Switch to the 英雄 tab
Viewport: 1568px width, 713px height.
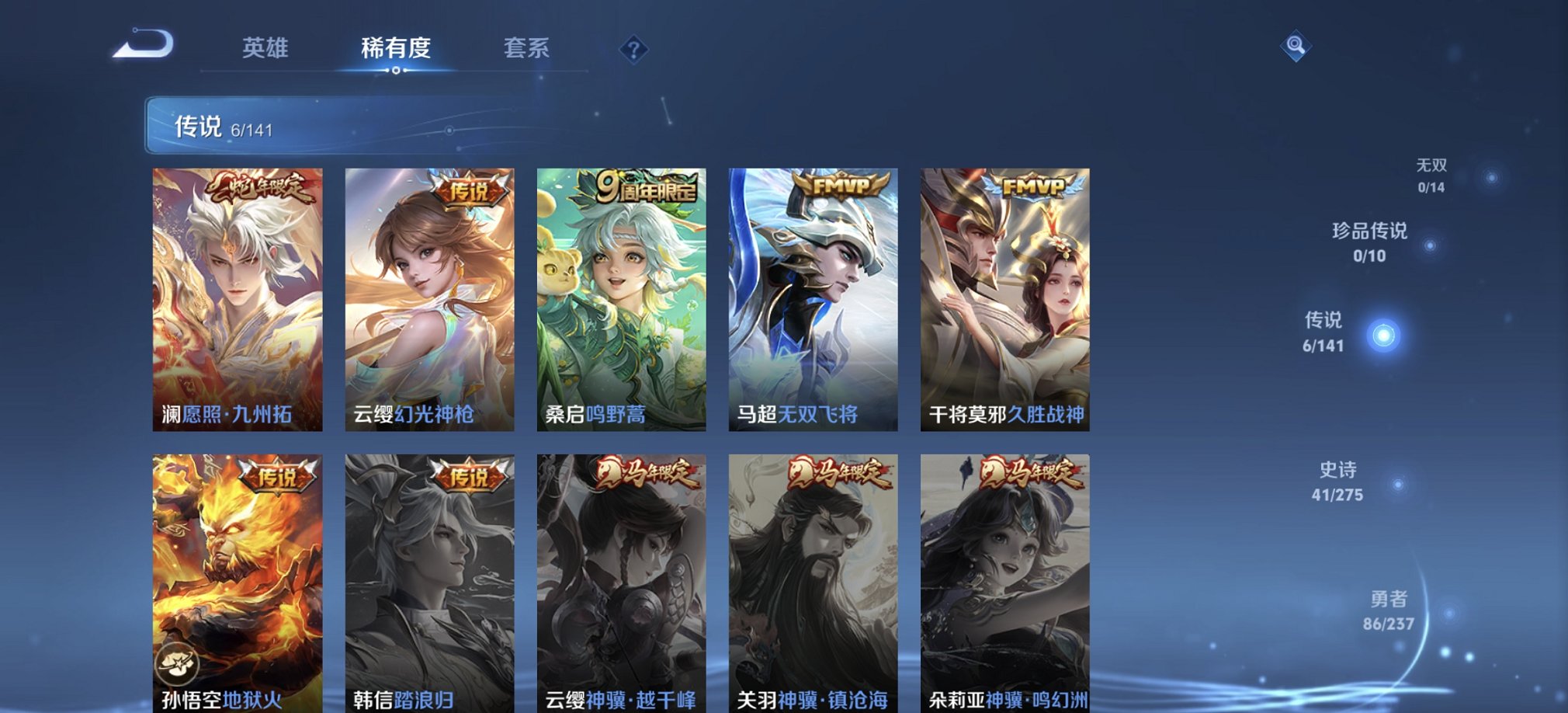(265, 48)
